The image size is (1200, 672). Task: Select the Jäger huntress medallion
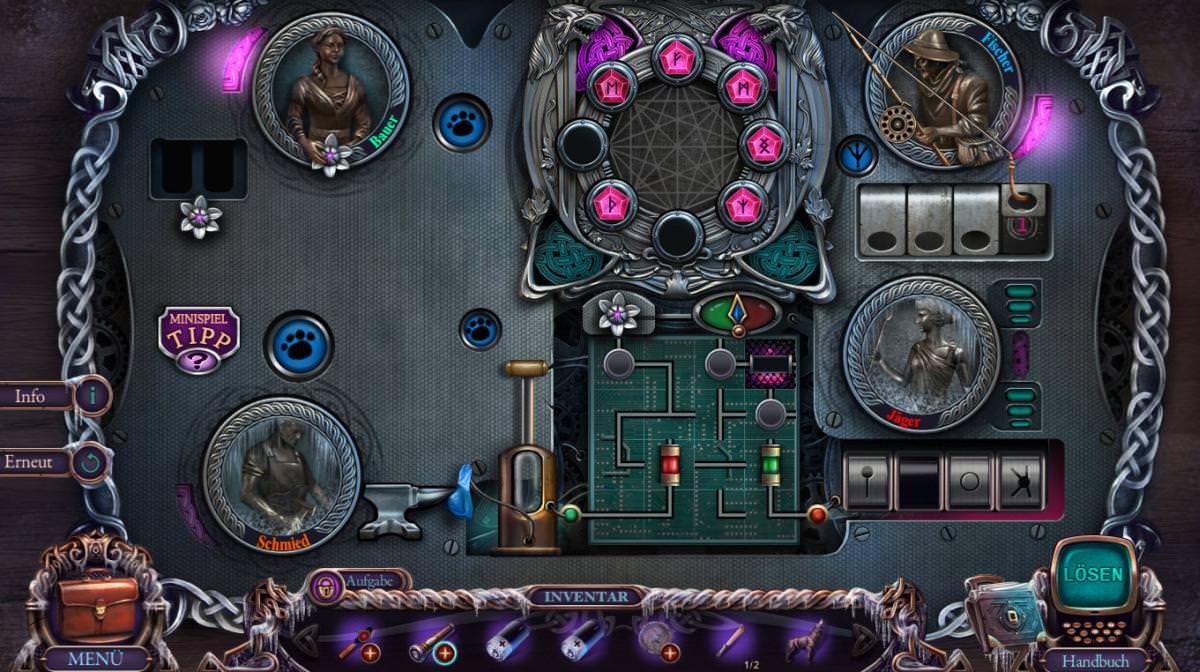click(x=921, y=353)
